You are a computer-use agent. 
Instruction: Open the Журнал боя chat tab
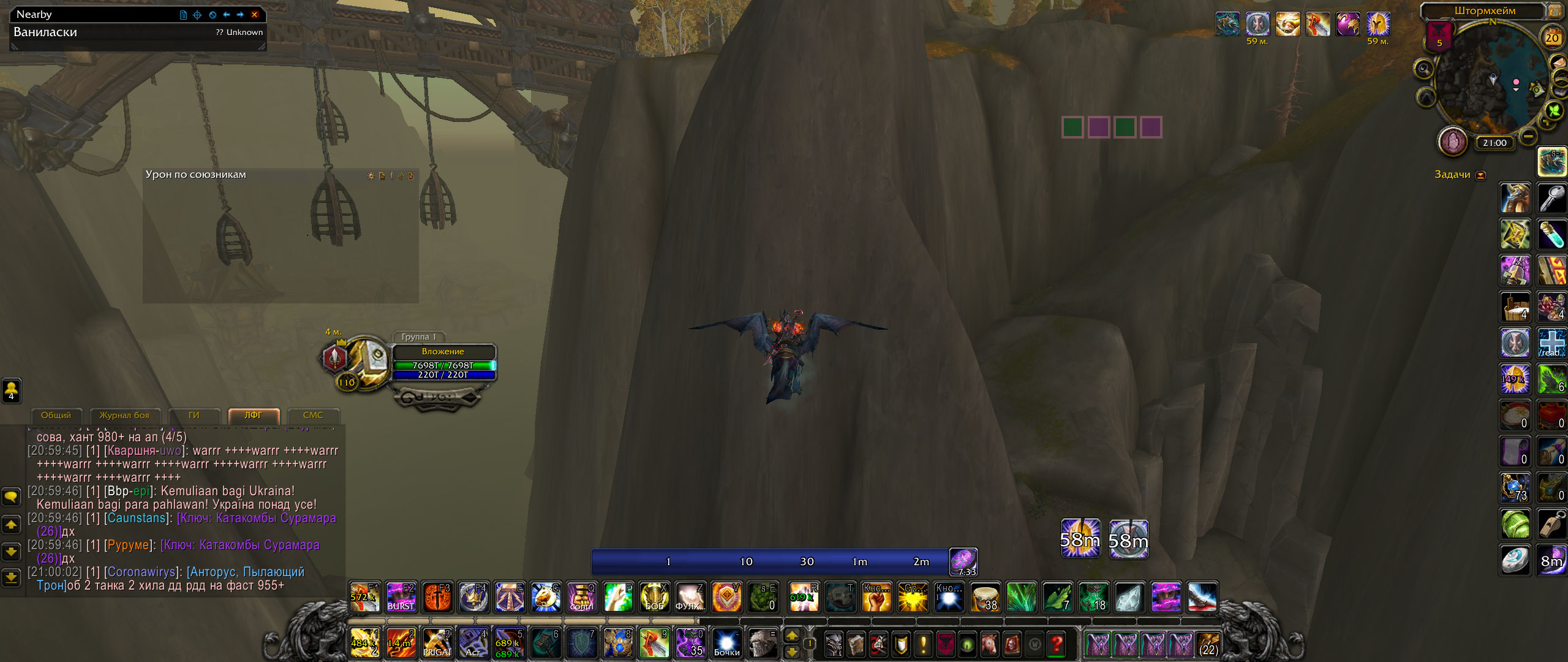click(x=124, y=416)
